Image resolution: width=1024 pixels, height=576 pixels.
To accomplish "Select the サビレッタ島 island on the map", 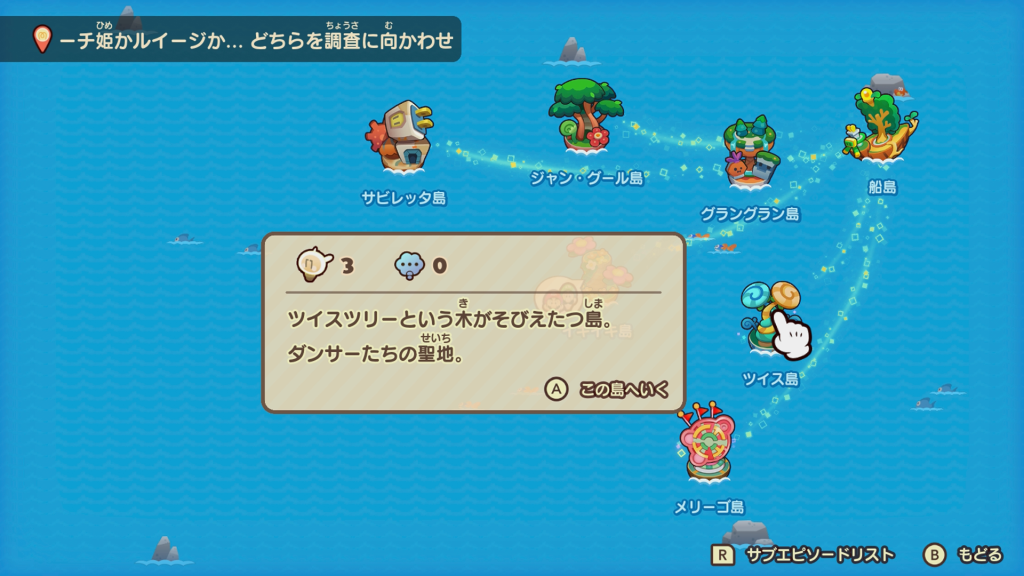I will point(403,138).
